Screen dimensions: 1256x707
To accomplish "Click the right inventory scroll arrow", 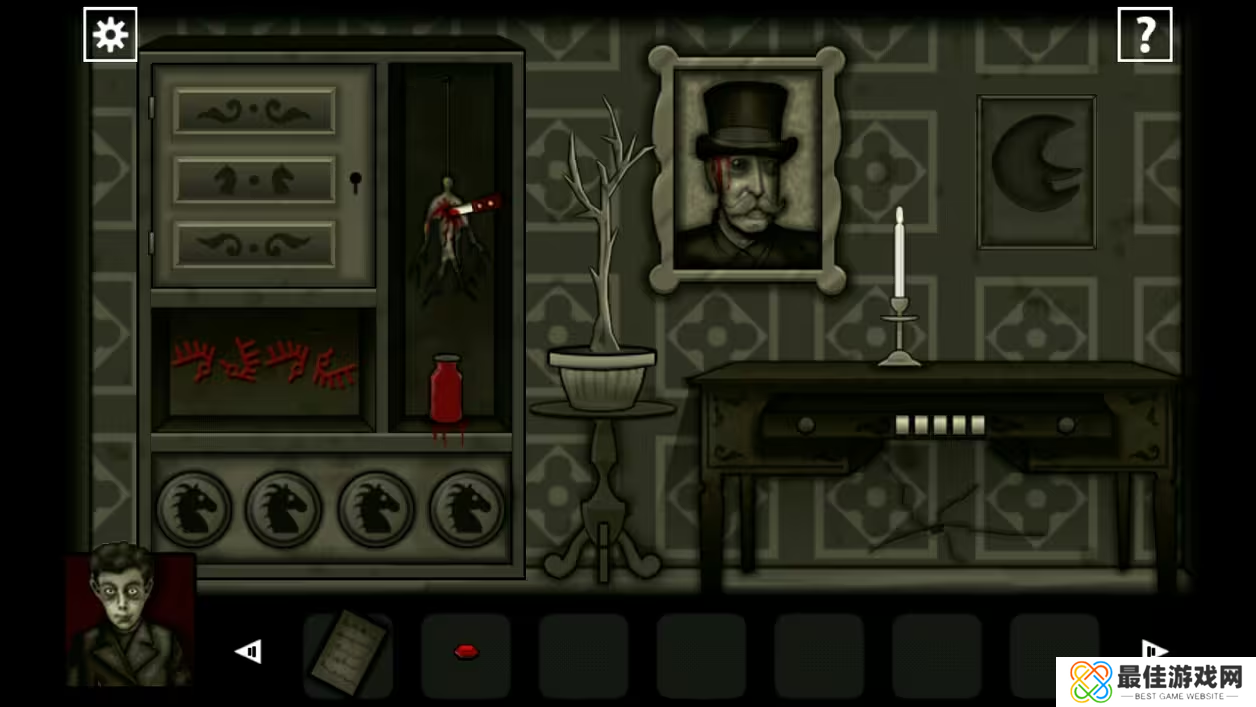I will [1154, 649].
